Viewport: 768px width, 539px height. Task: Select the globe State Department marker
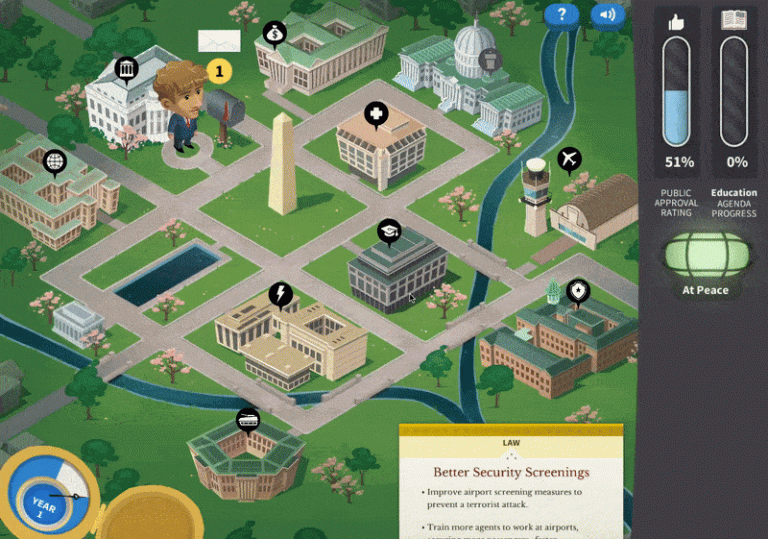pyautogui.click(x=54, y=160)
